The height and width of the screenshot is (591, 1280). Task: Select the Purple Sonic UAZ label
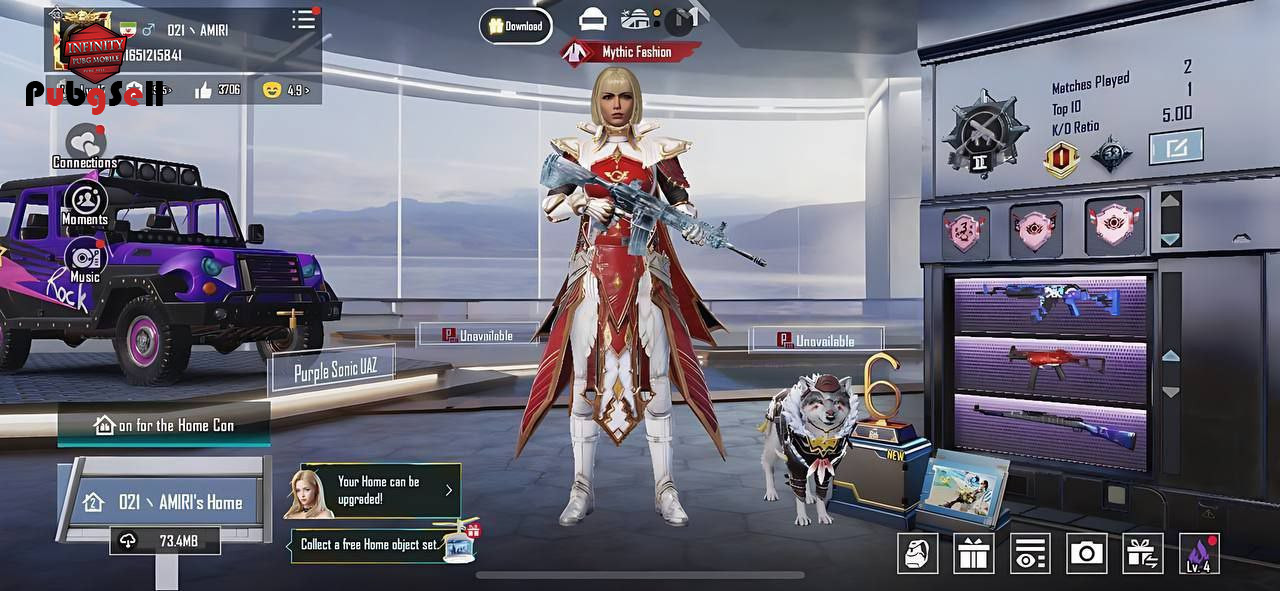click(331, 372)
